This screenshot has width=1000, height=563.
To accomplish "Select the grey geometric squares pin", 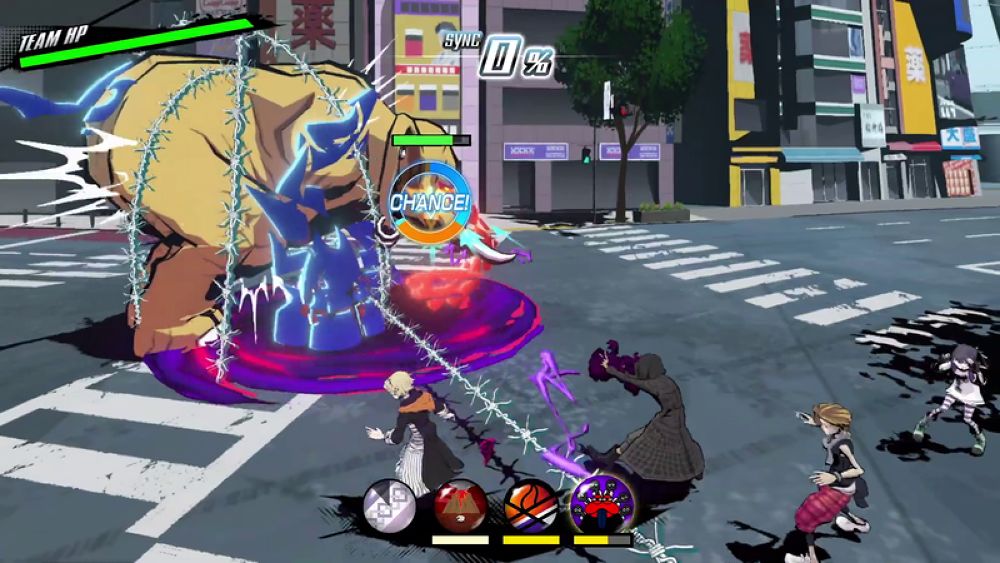I will (x=390, y=505).
